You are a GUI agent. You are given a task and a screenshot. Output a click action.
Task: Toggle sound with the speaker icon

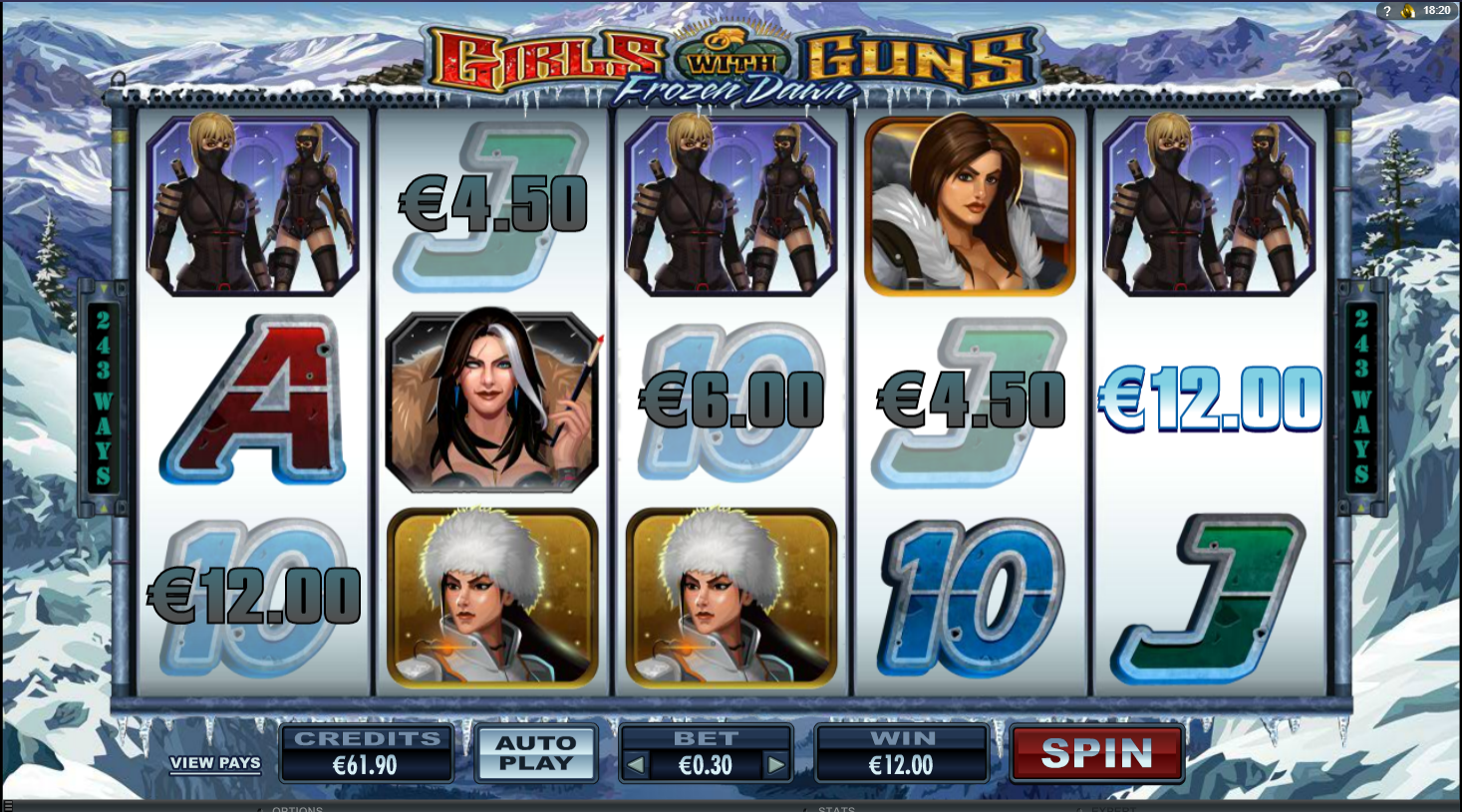1408,11
